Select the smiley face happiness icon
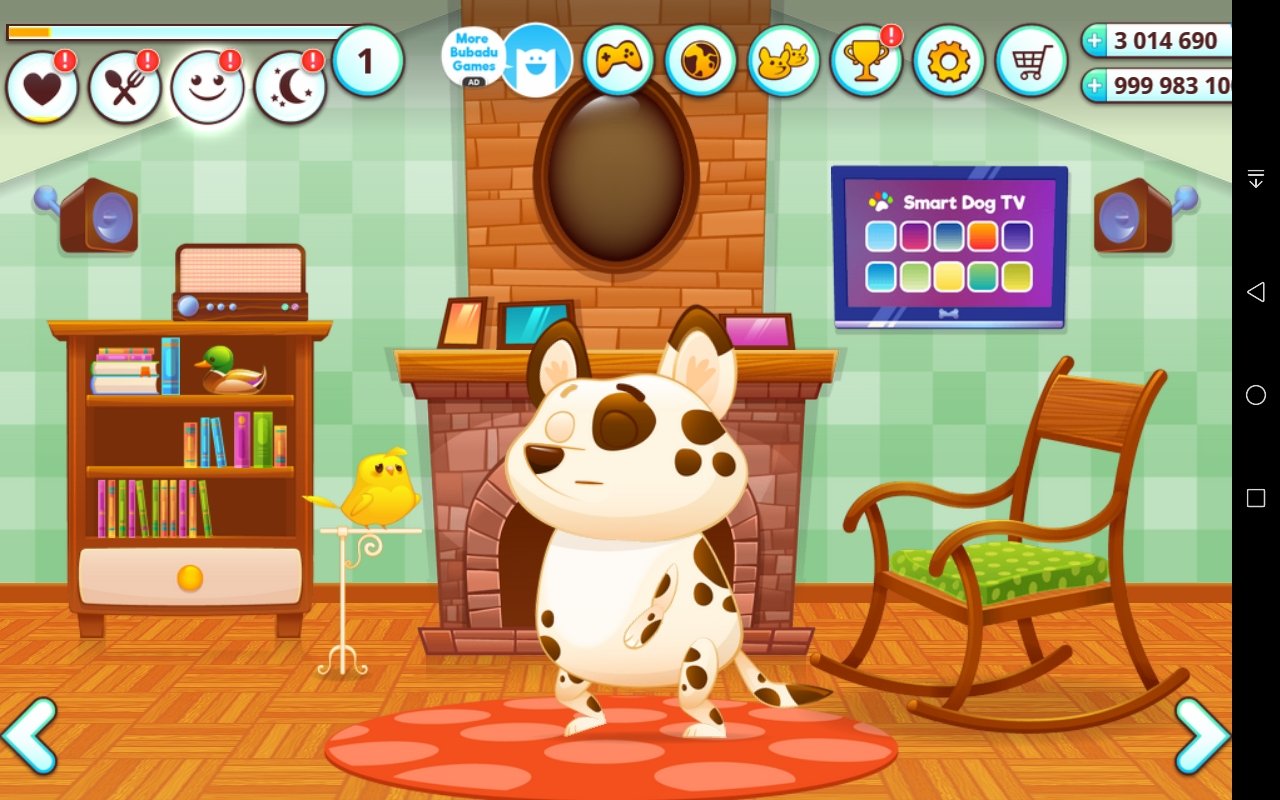The height and width of the screenshot is (800, 1280). coord(207,88)
